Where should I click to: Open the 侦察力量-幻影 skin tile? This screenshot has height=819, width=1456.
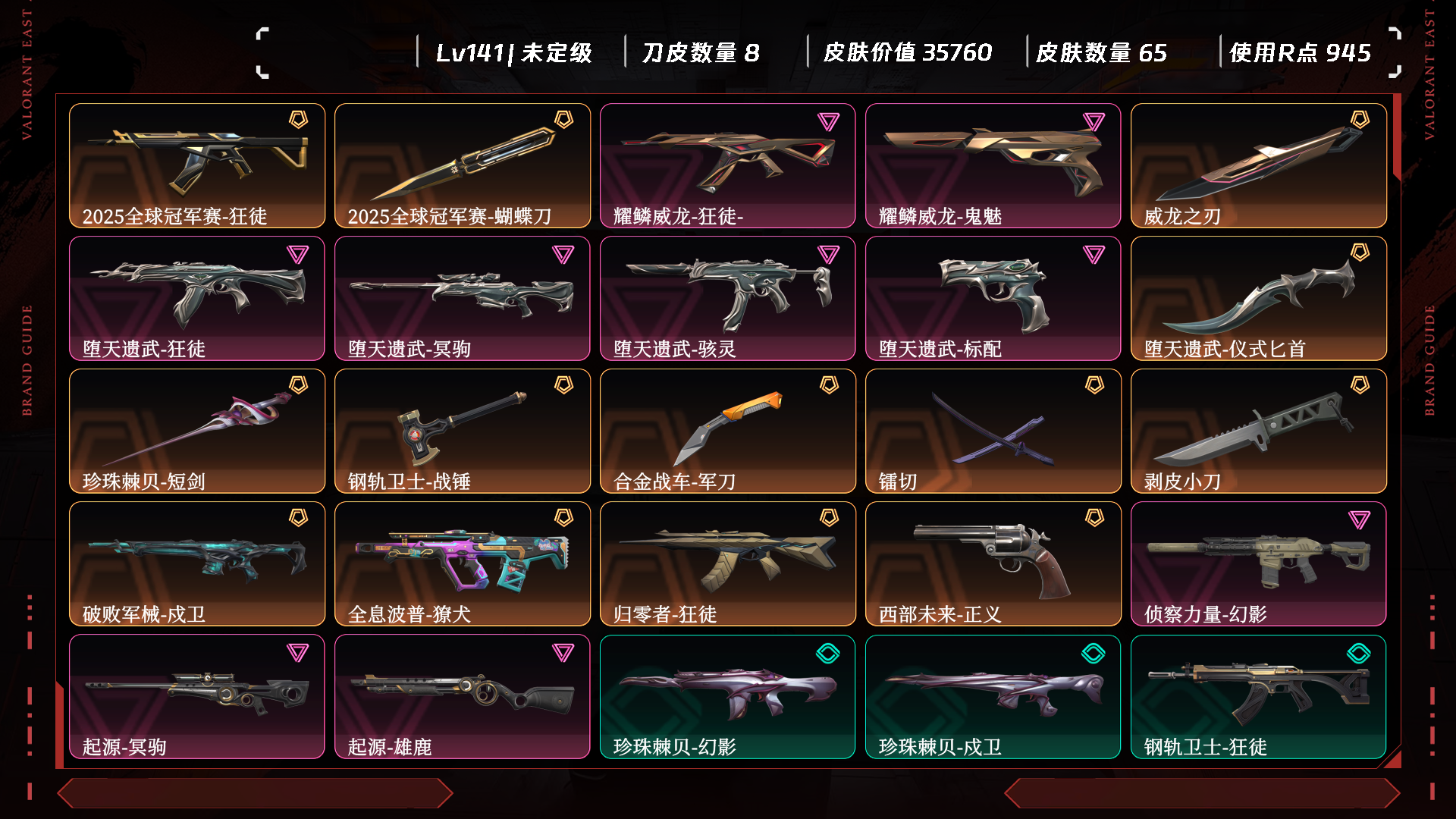(1259, 563)
